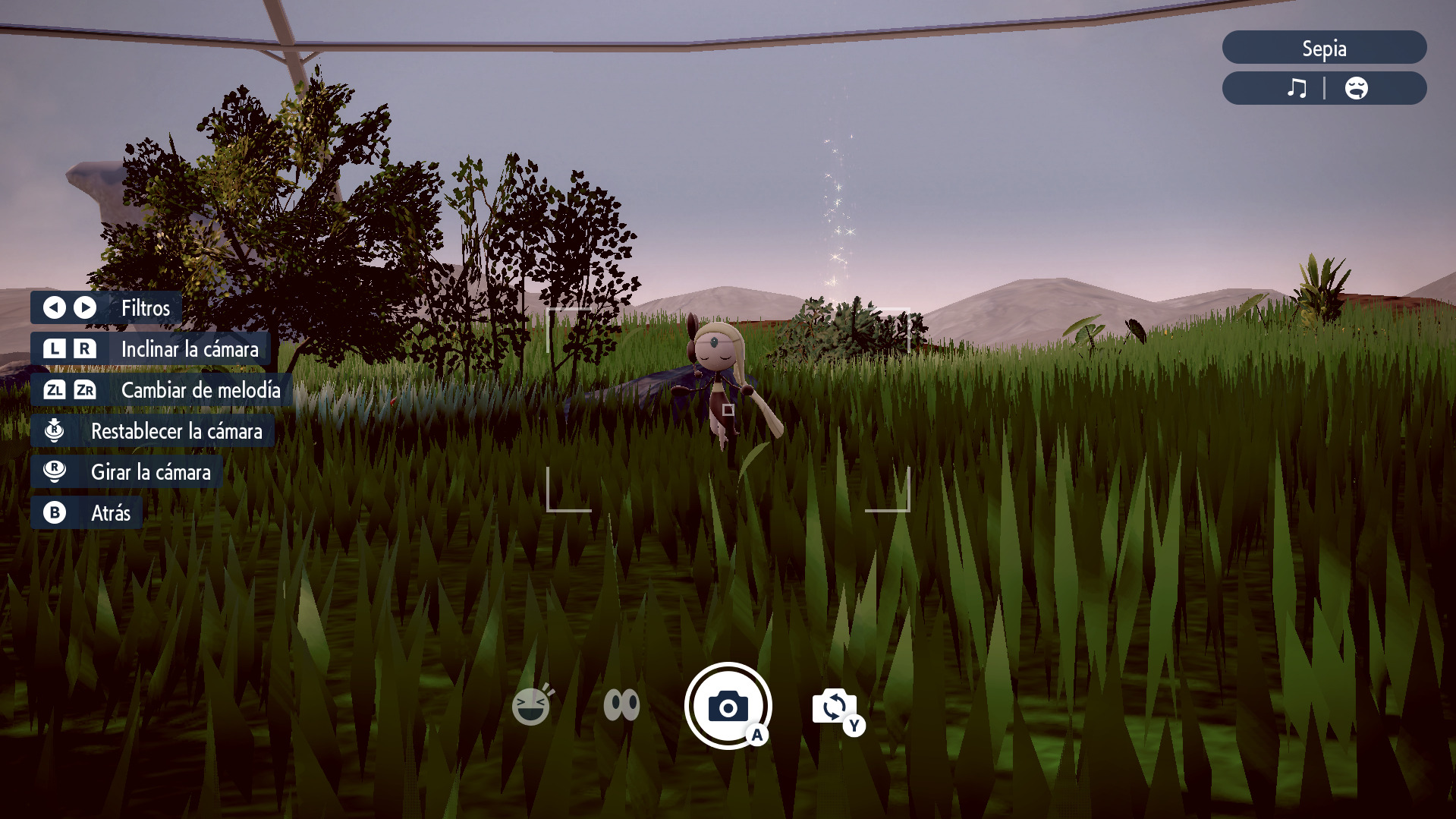Select the music note melody icon
Viewport: 1456px width, 819px height.
pos(1297,88)
